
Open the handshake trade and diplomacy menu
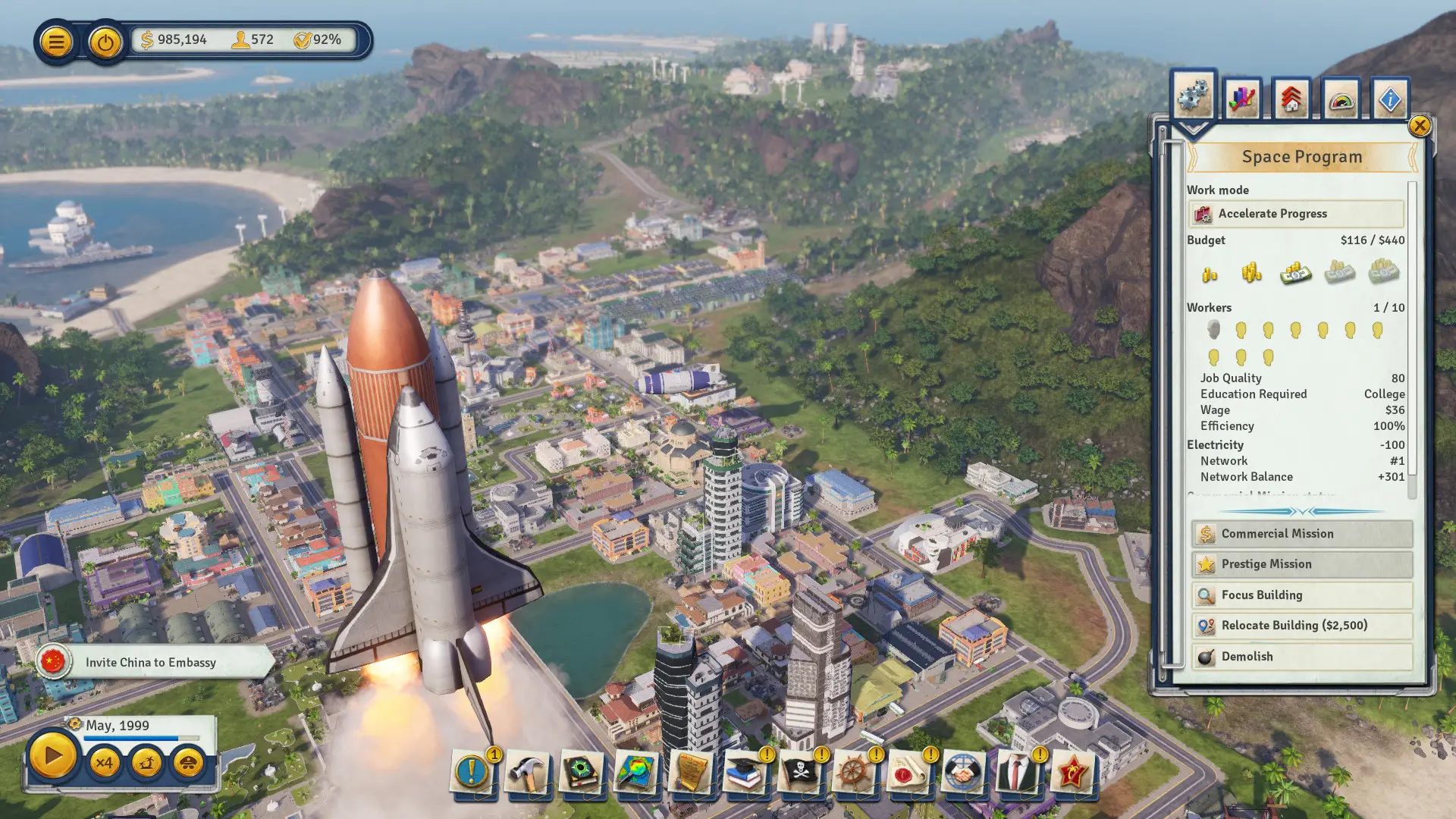click(963, 773)
